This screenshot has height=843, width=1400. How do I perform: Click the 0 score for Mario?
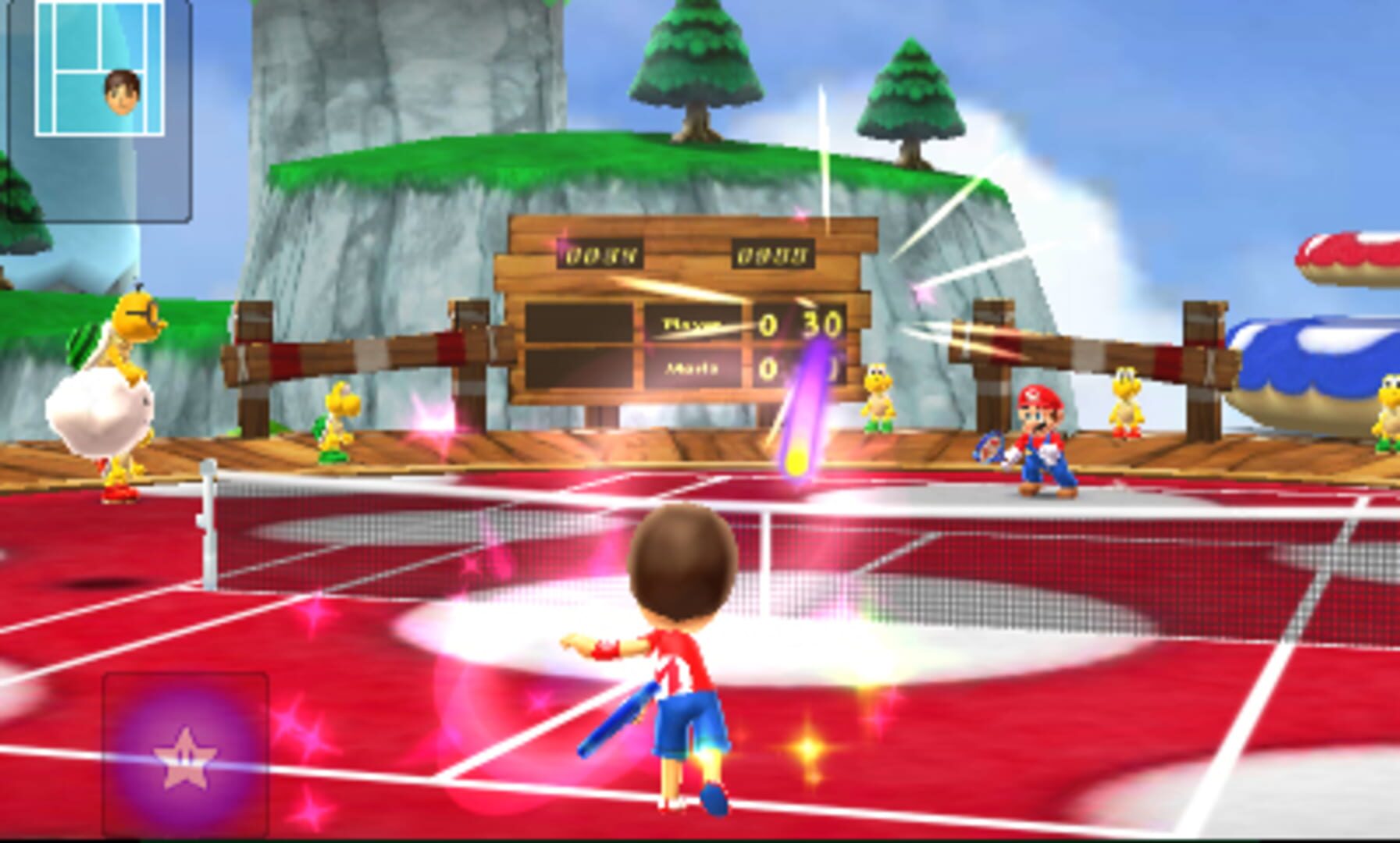tap(768, 367)
